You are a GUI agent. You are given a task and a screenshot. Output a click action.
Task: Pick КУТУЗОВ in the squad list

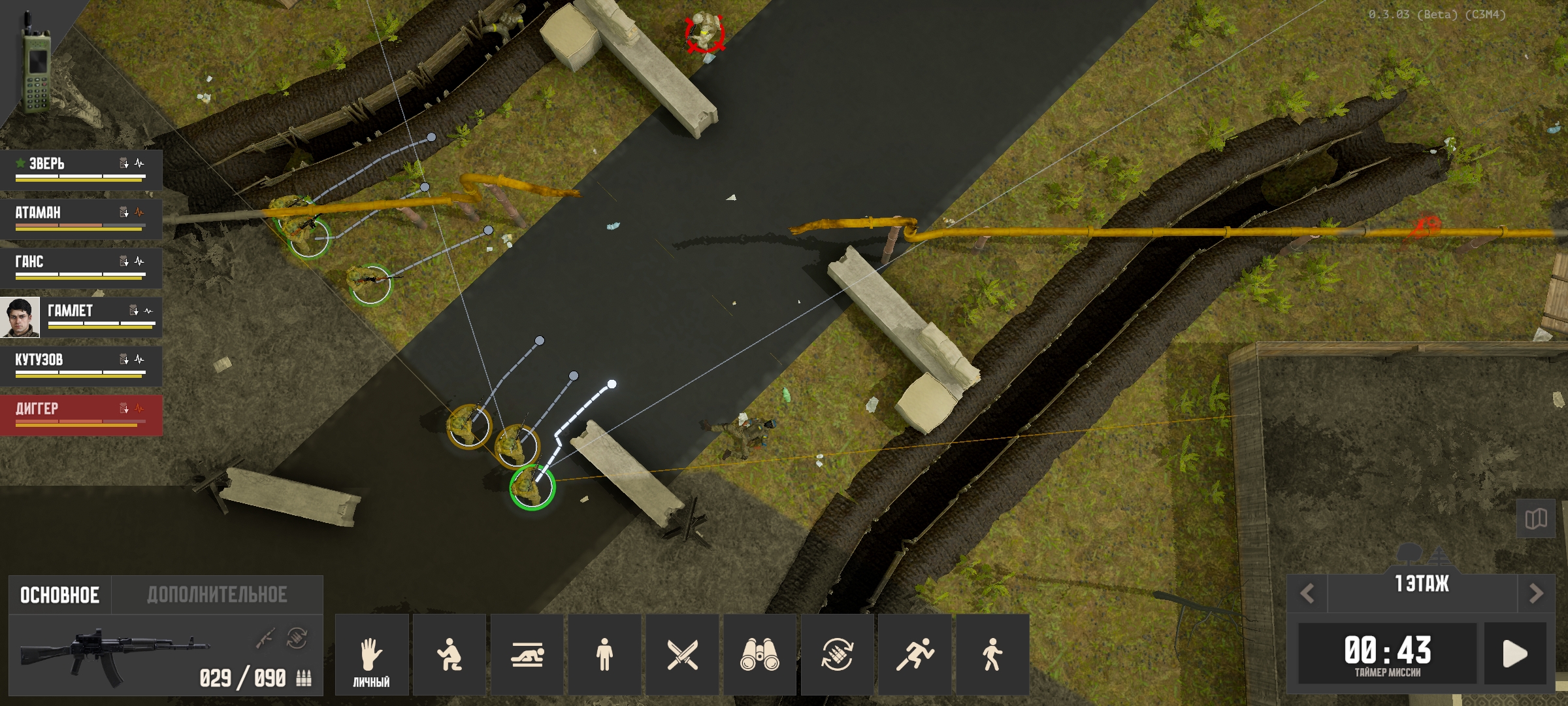[x=80, y=364]
